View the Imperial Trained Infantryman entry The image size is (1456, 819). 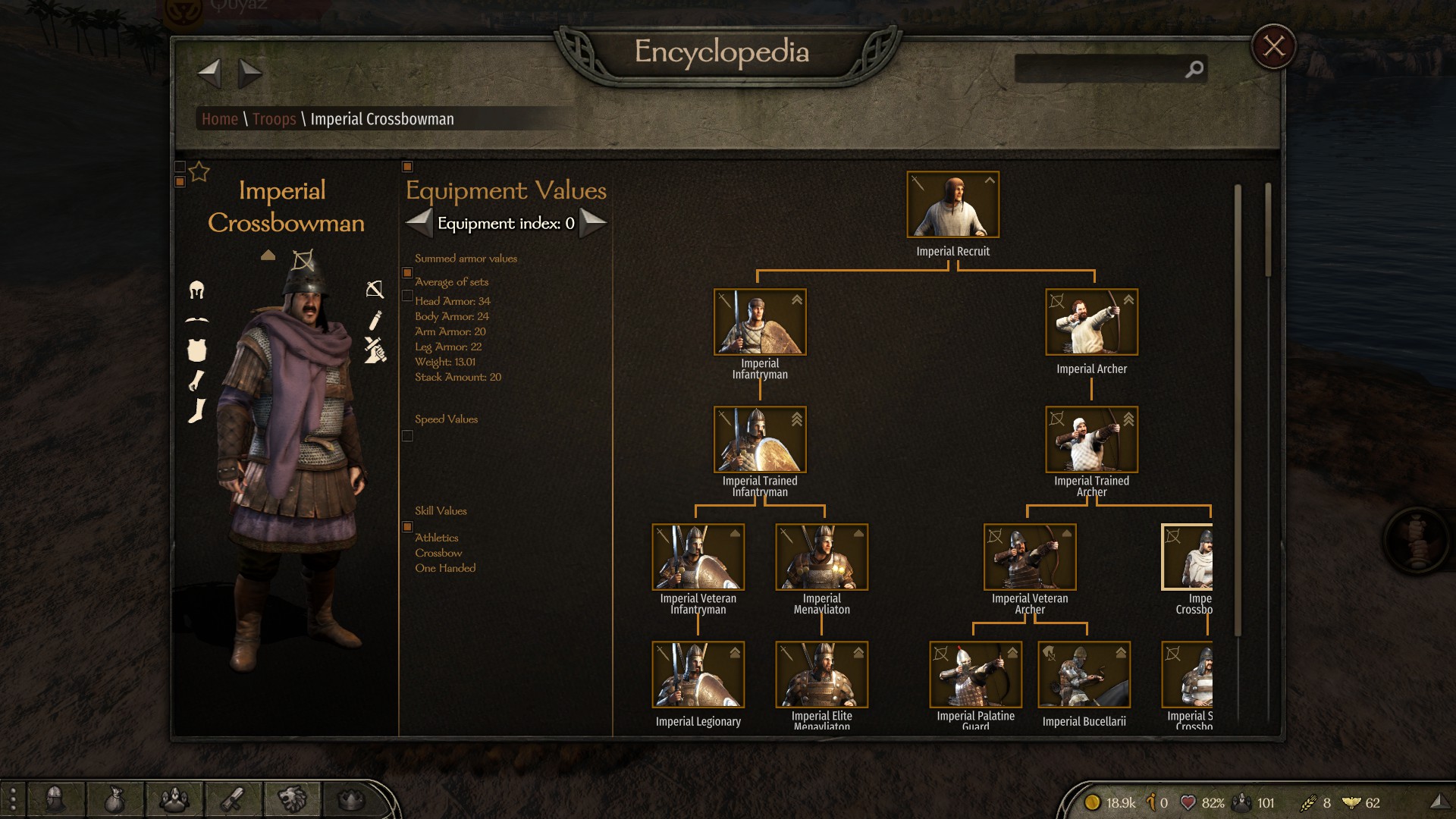[x=759, y=440]
